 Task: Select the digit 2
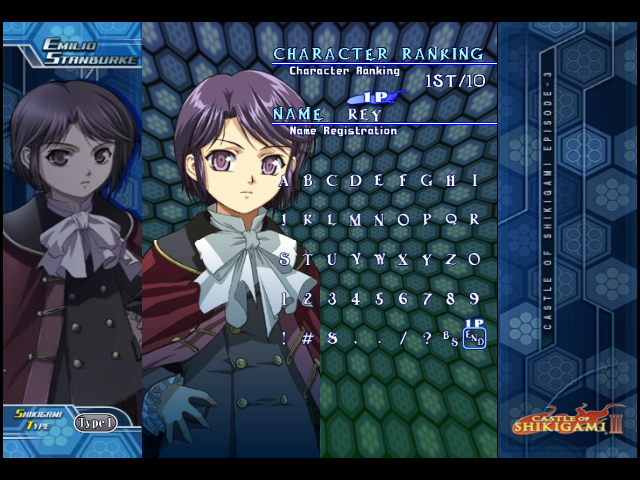pos(308,298)
